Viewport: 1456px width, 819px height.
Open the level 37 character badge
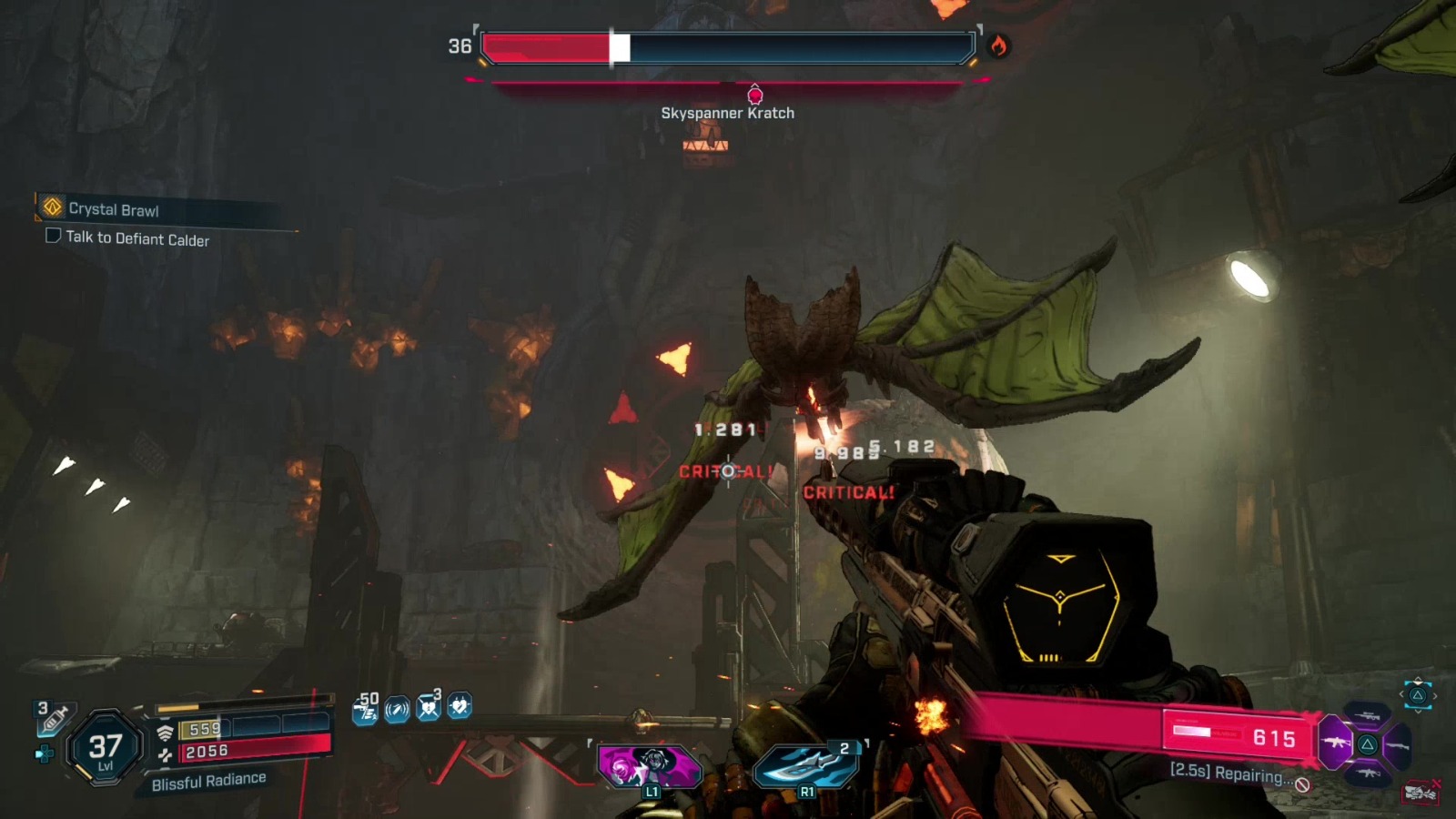point(106,748)
